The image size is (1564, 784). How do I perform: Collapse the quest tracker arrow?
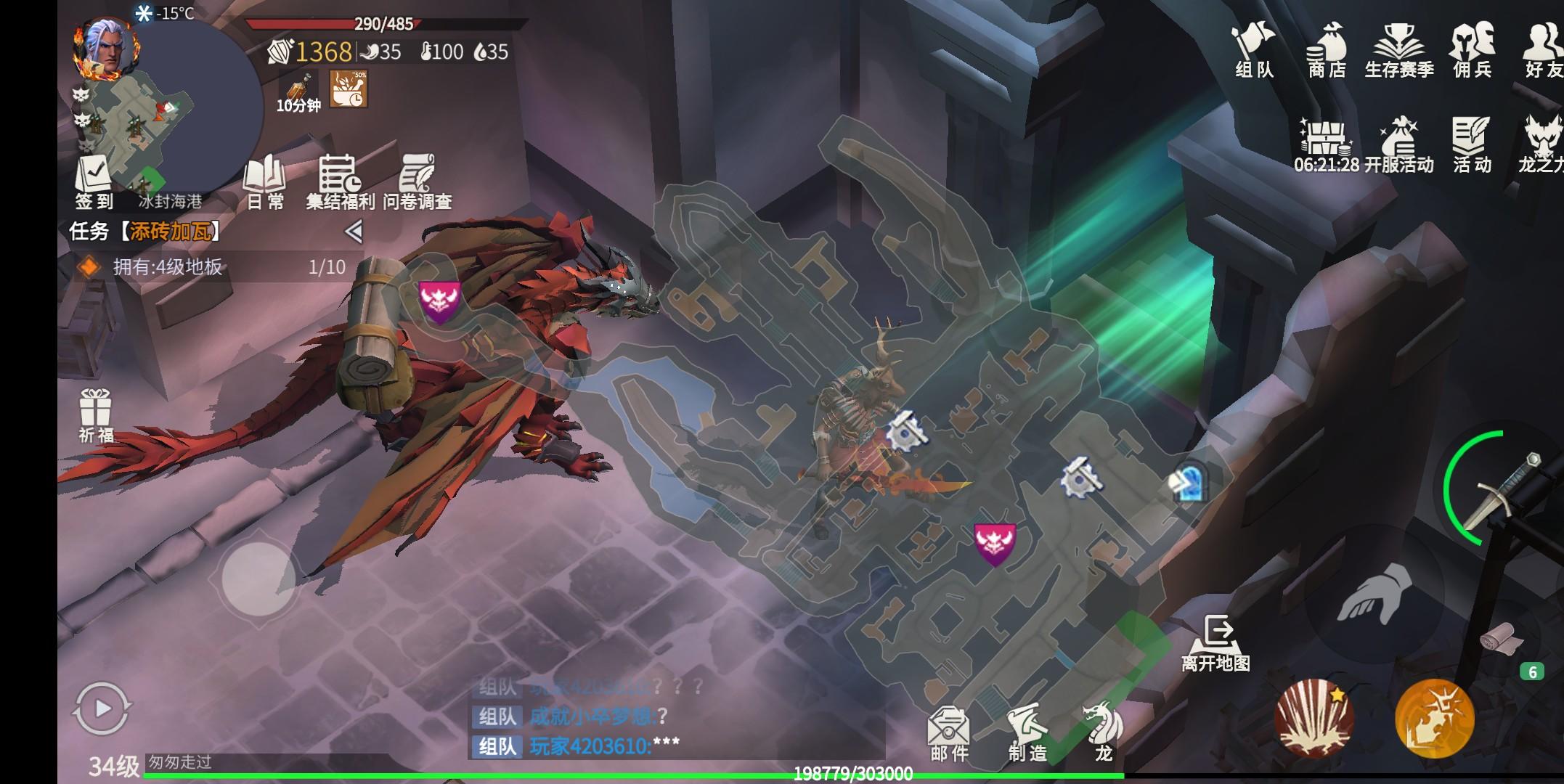click(354, 232)
